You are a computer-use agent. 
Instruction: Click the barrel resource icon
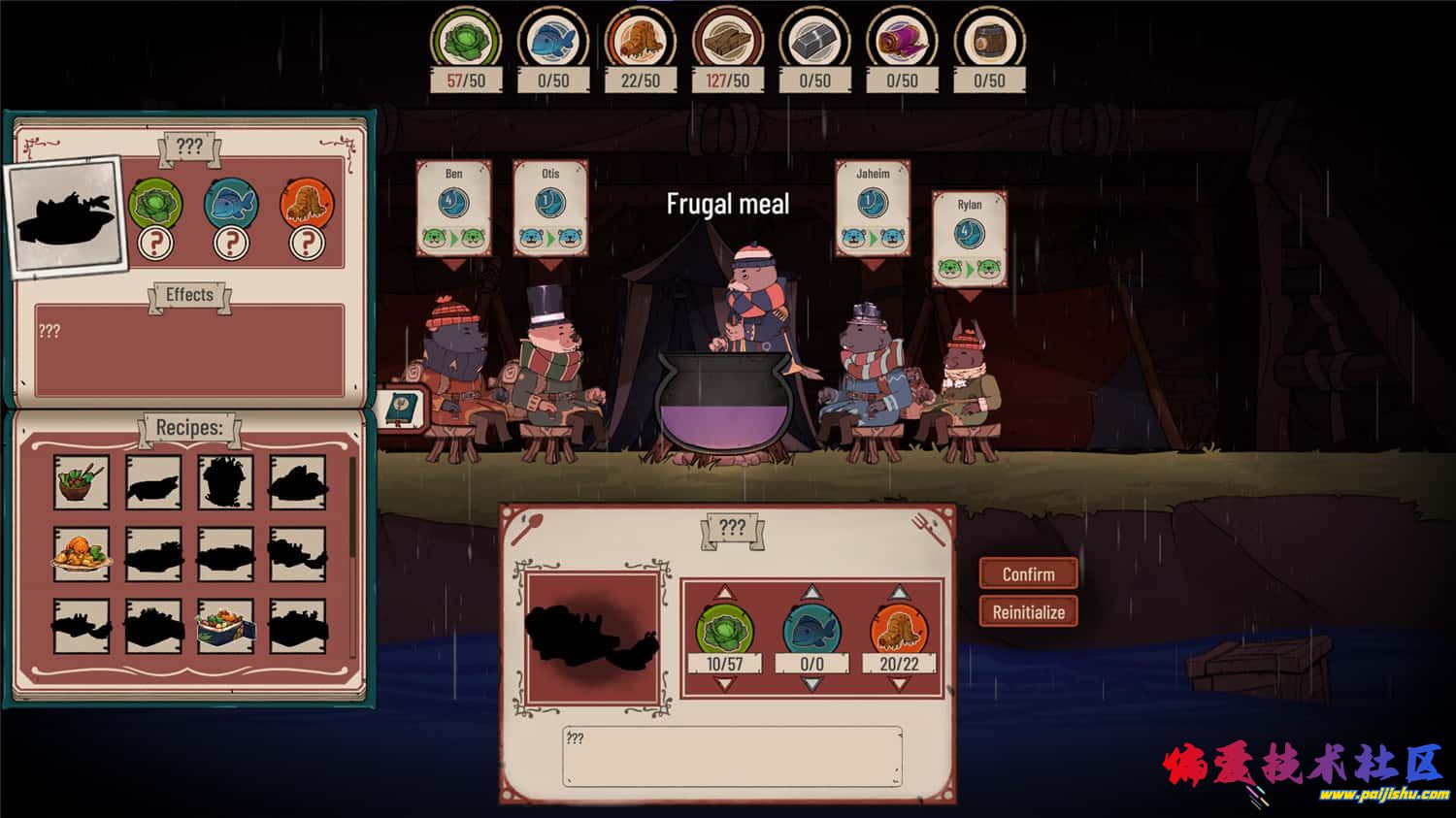click(989, 41)
